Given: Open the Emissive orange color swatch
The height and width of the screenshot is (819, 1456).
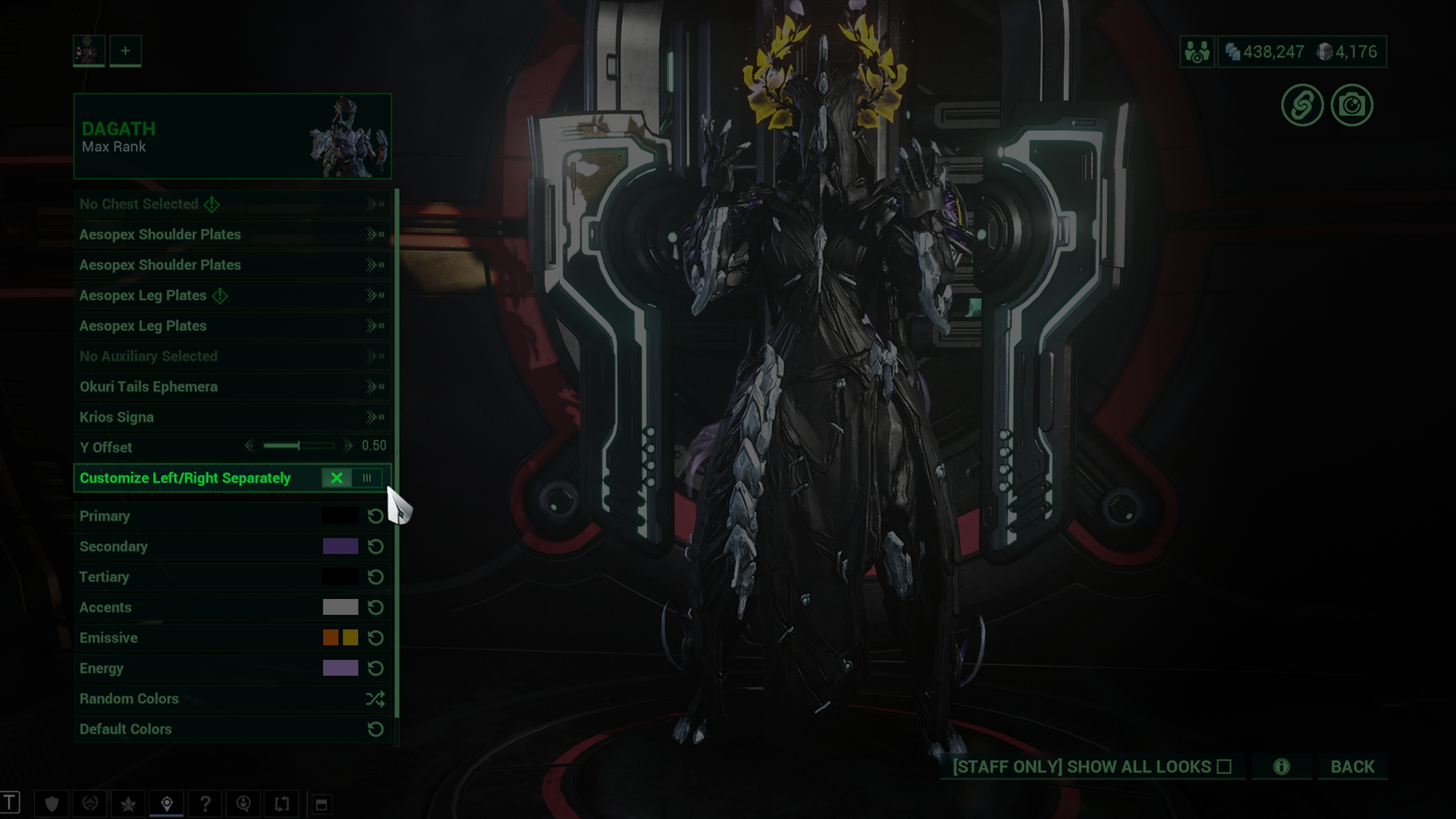Looking at the screenshot, I should pyautogui.click(x=331, y=638).
